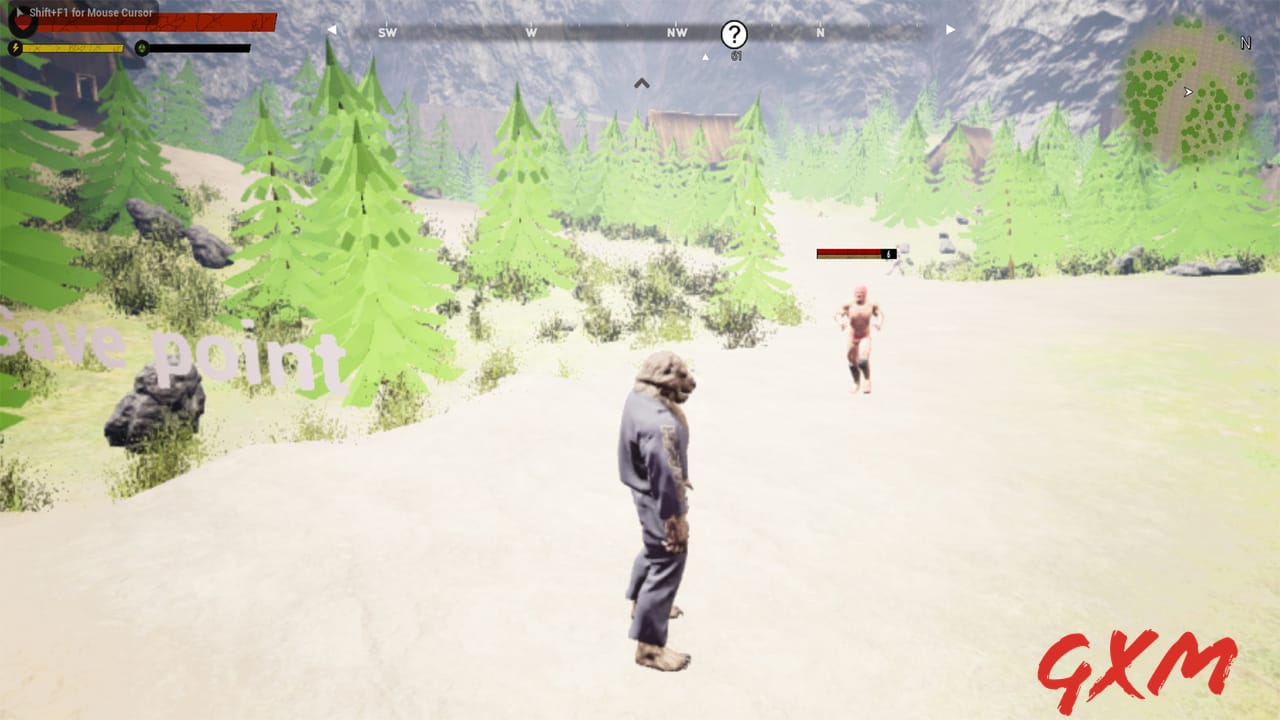Click the small white triangle waypoint below the compass
The image size is (1280, 720).
click(703, 56)
